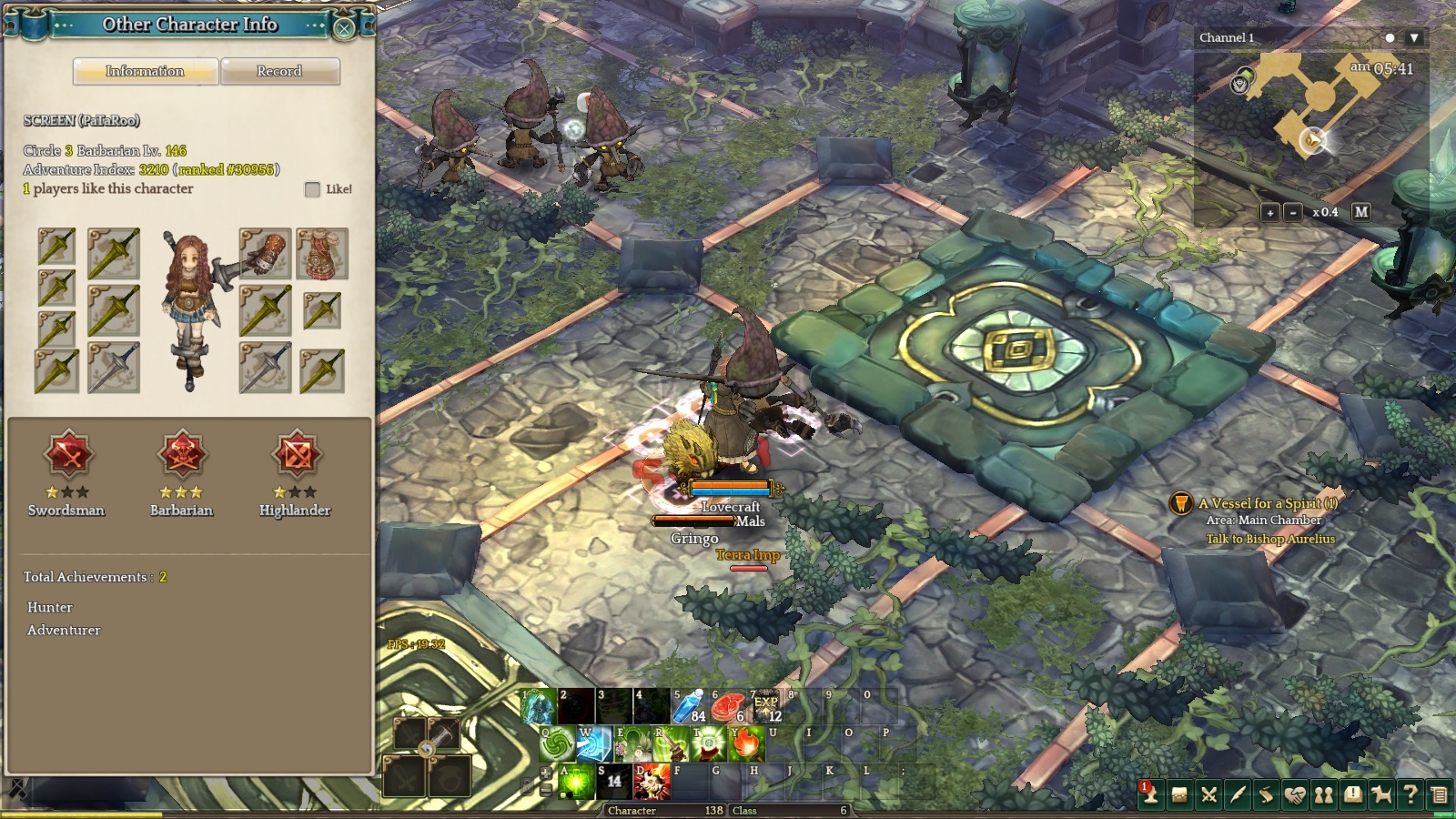Viewport: 1456px width, 819px height.
Task: Use the red meat item in hotbar
Action: (x=727, y=706)
